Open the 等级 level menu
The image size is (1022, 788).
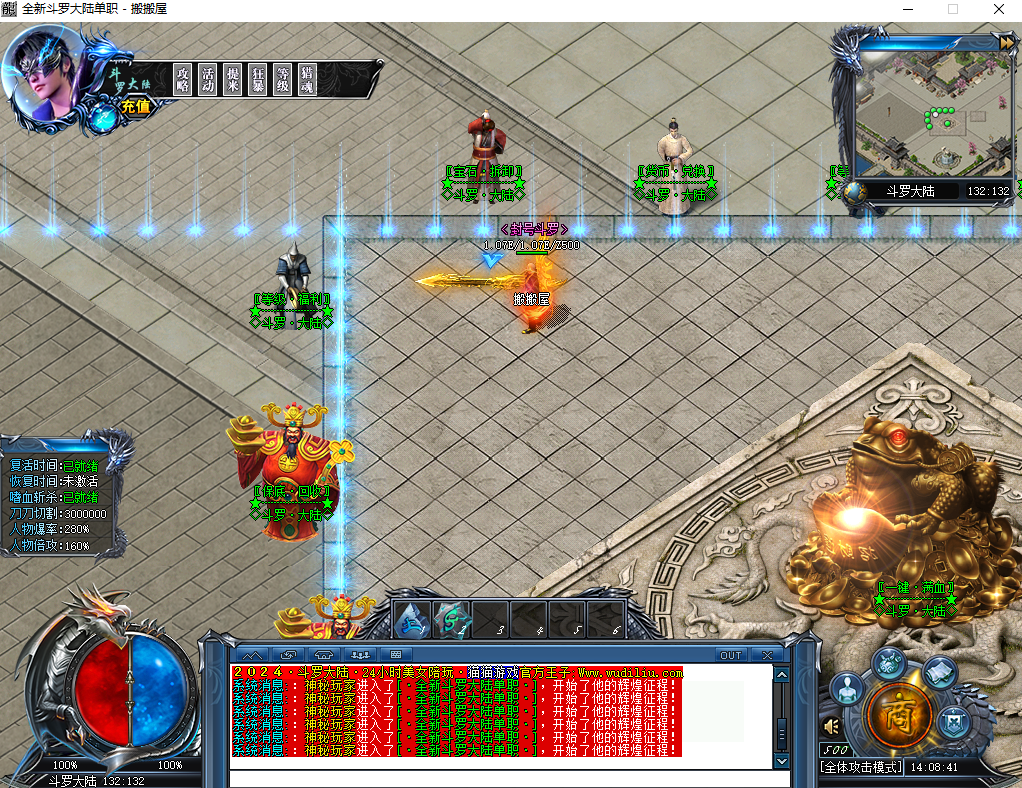click(x=283, y=80)
